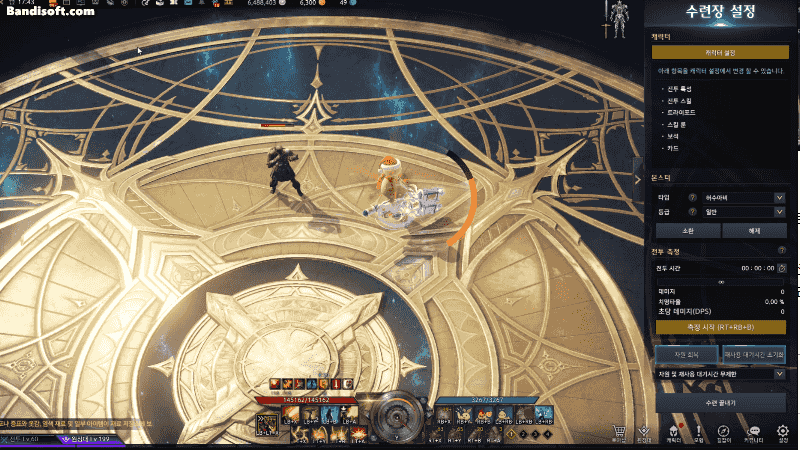The image size is (800, 450).
Task: Open the 길잡이 compass menu icon
Action: pos(724,430)
